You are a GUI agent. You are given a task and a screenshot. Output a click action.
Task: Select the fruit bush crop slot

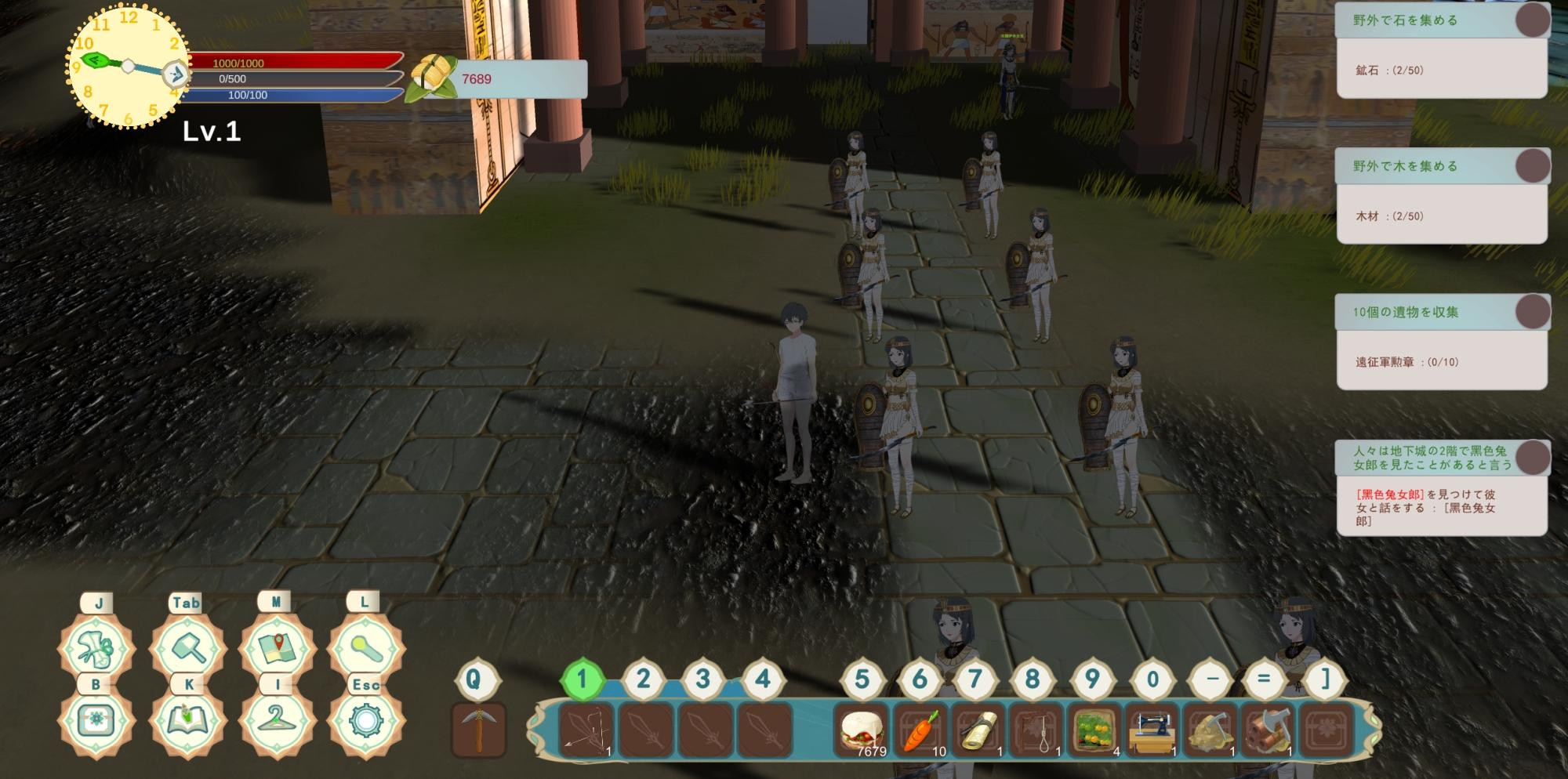tap(1094, 730)
